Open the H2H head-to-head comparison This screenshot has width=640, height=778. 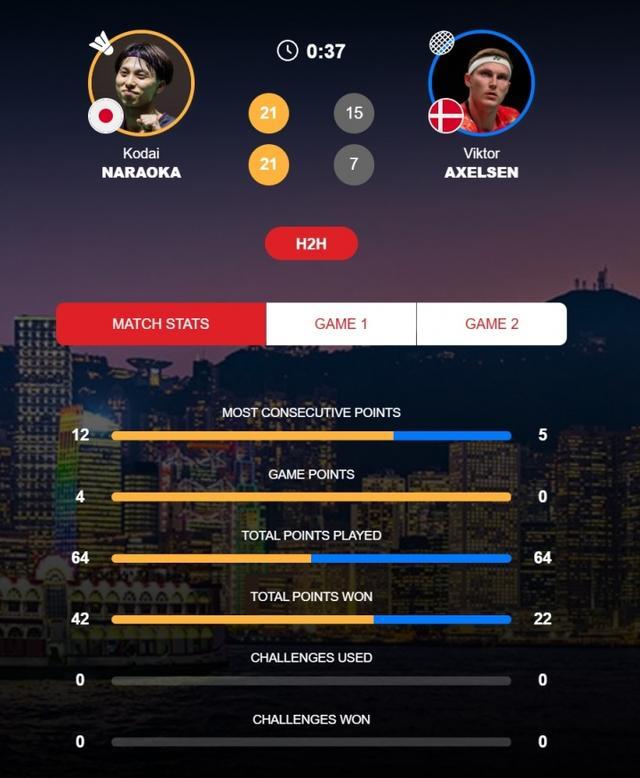click(311, 244)
